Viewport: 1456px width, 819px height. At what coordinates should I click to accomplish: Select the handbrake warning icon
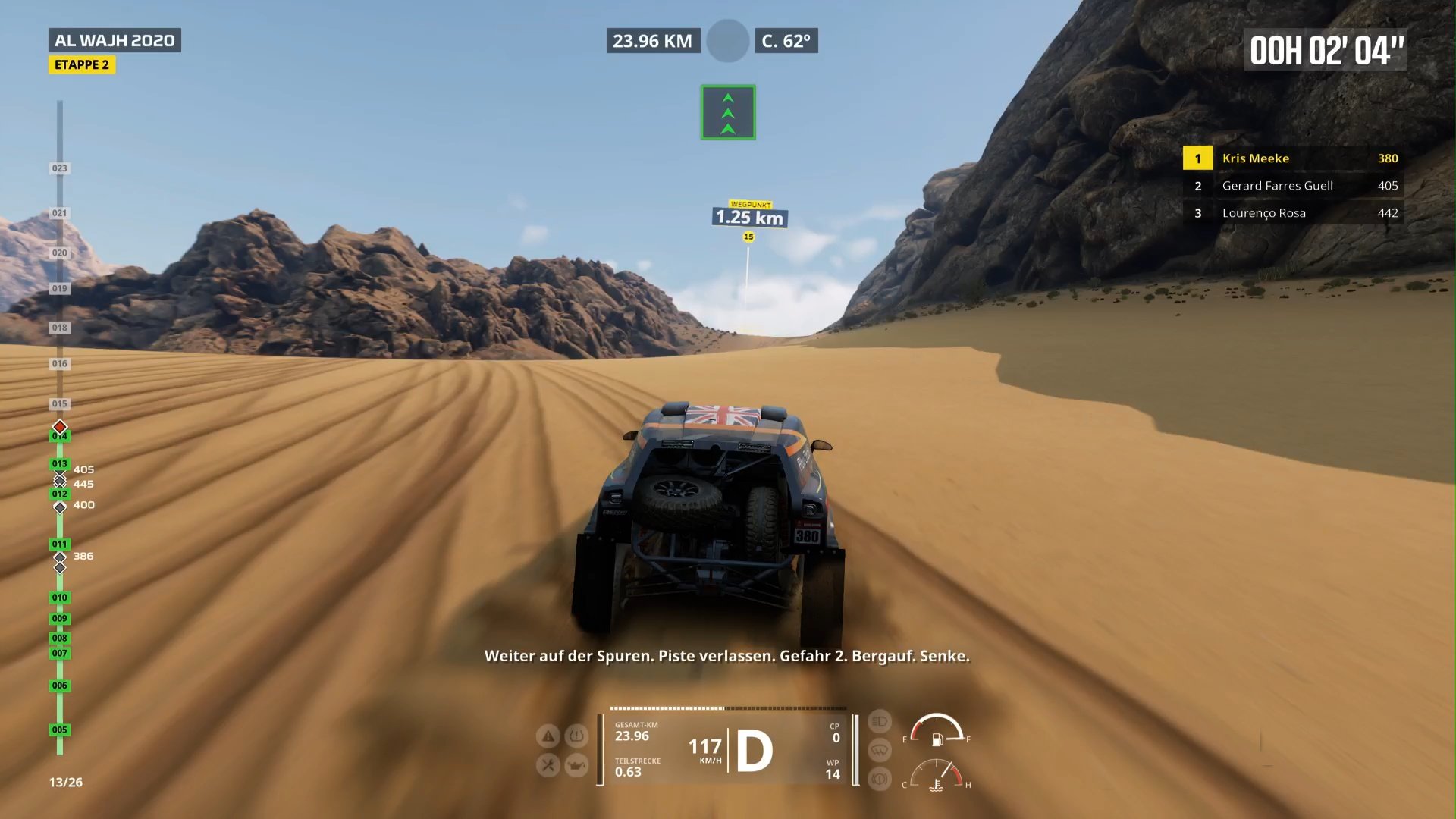click(880, 780)
